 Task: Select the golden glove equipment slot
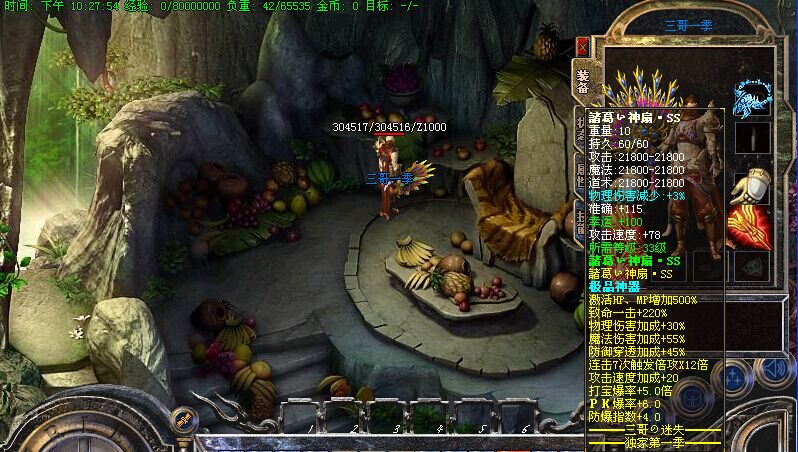pos(751,187)
